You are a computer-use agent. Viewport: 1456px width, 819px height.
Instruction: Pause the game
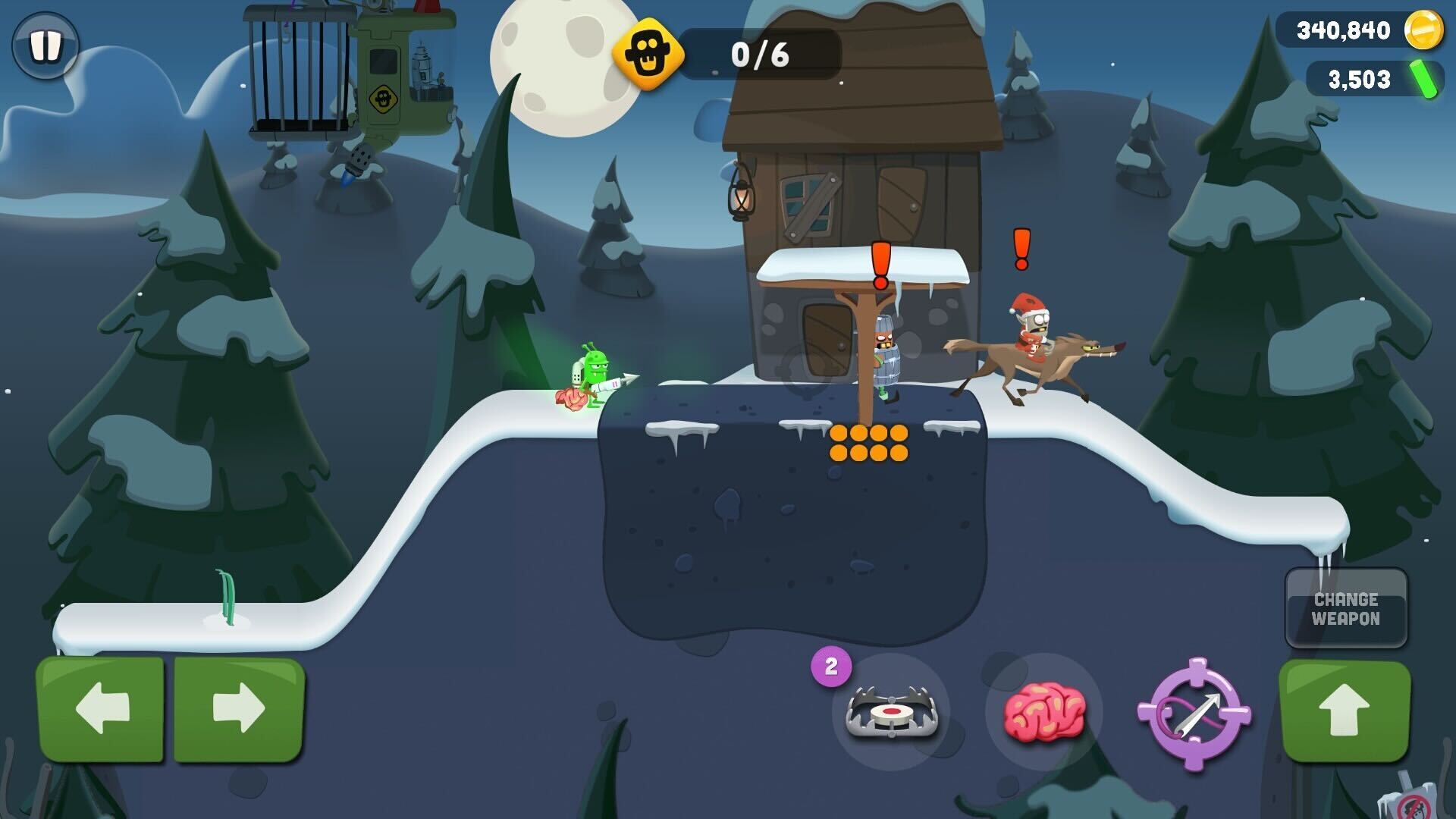pyautogui.click(x=45, y=45)
